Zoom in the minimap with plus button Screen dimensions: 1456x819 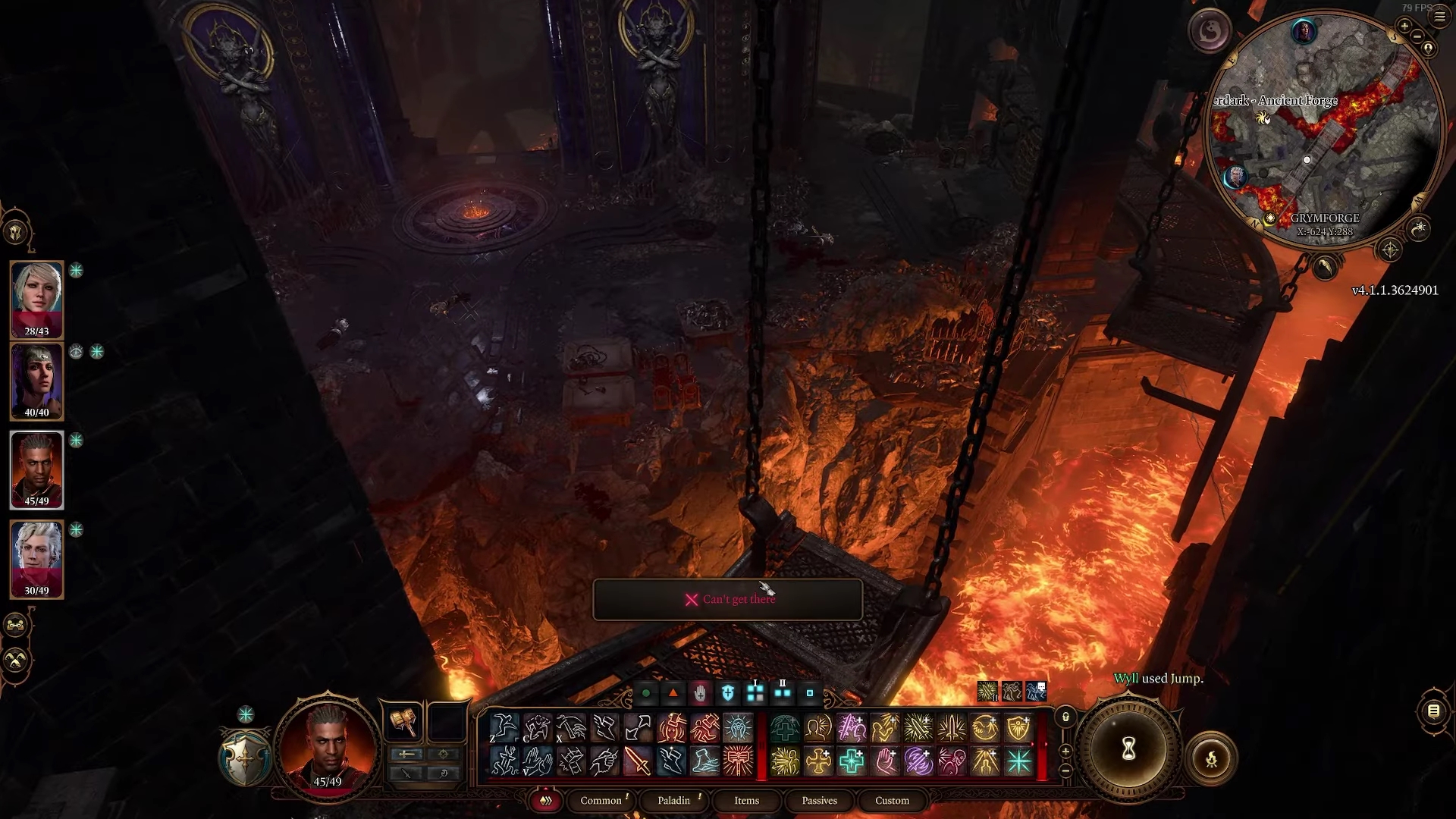1404,27
